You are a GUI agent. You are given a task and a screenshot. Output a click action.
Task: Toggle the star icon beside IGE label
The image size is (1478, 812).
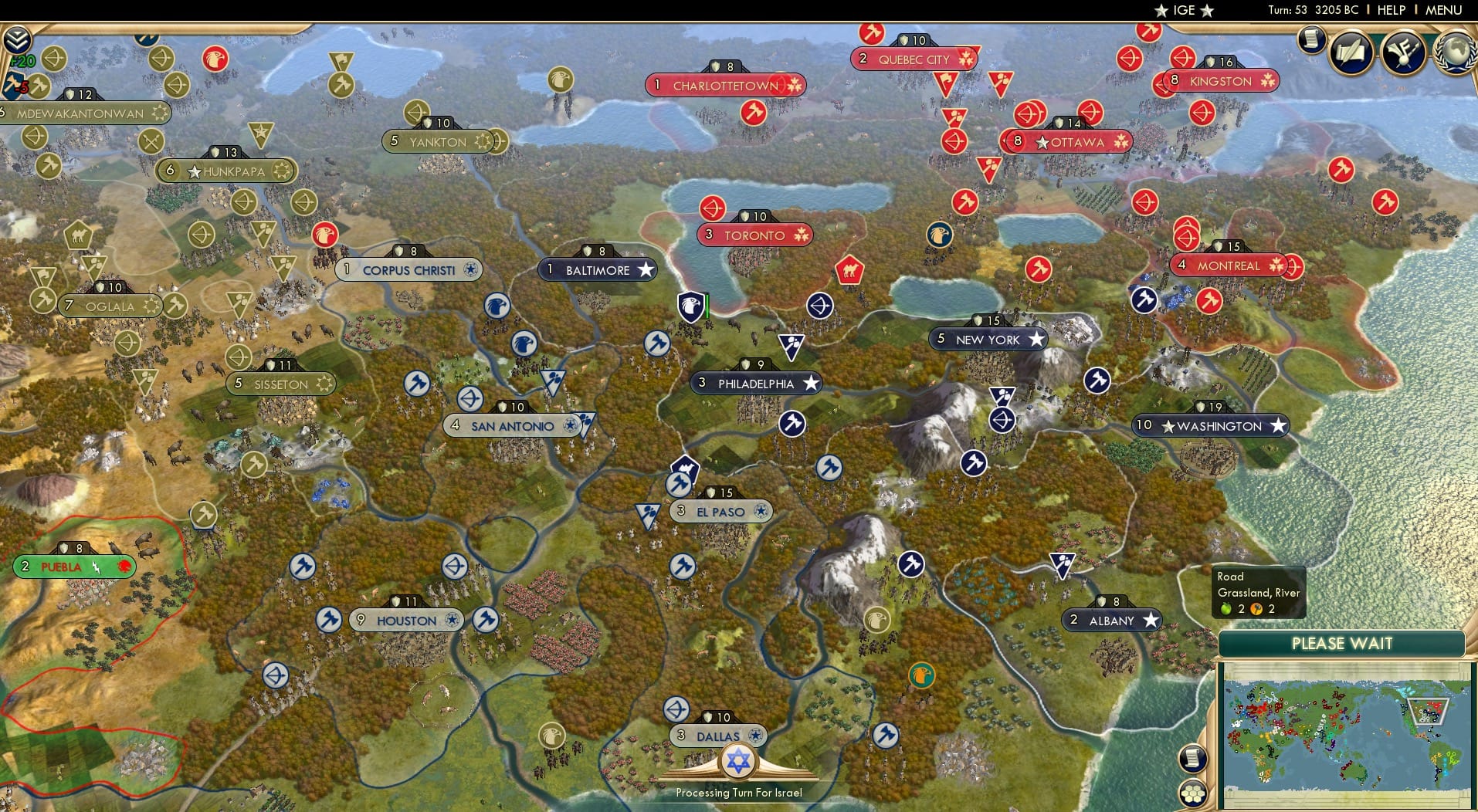pos(1160,11)
